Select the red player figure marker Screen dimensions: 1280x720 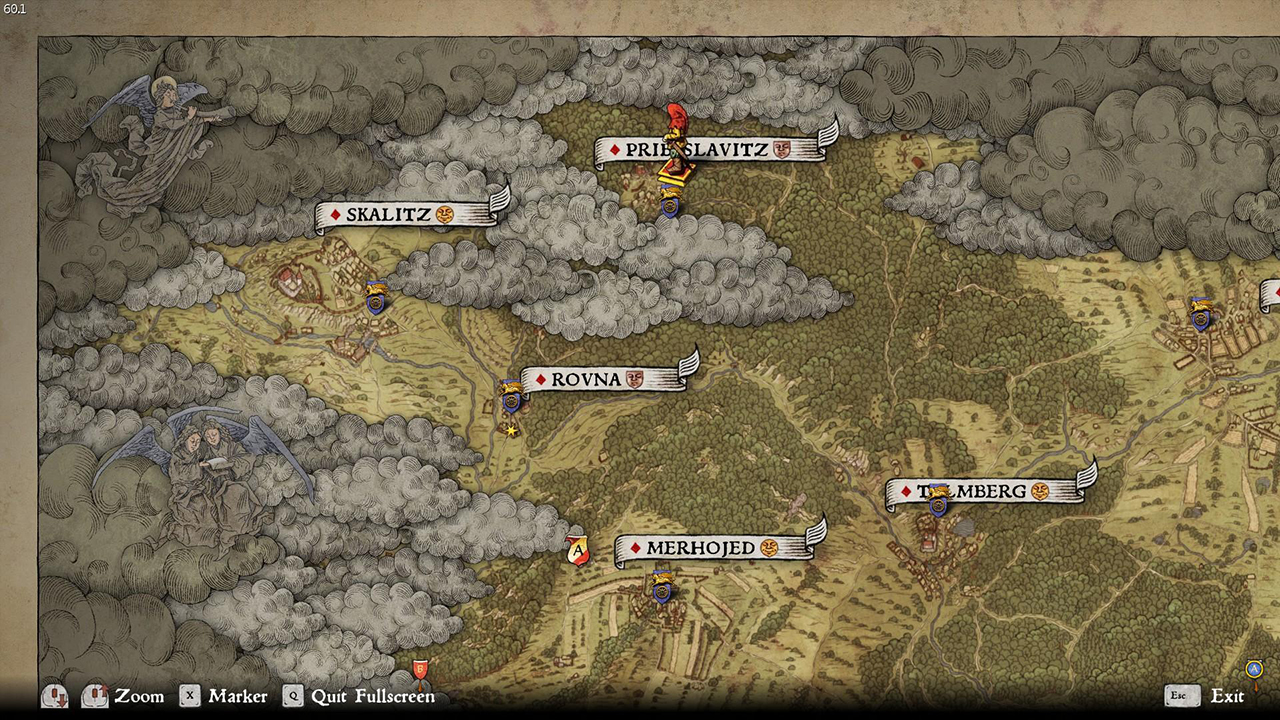tap(678, 142)
